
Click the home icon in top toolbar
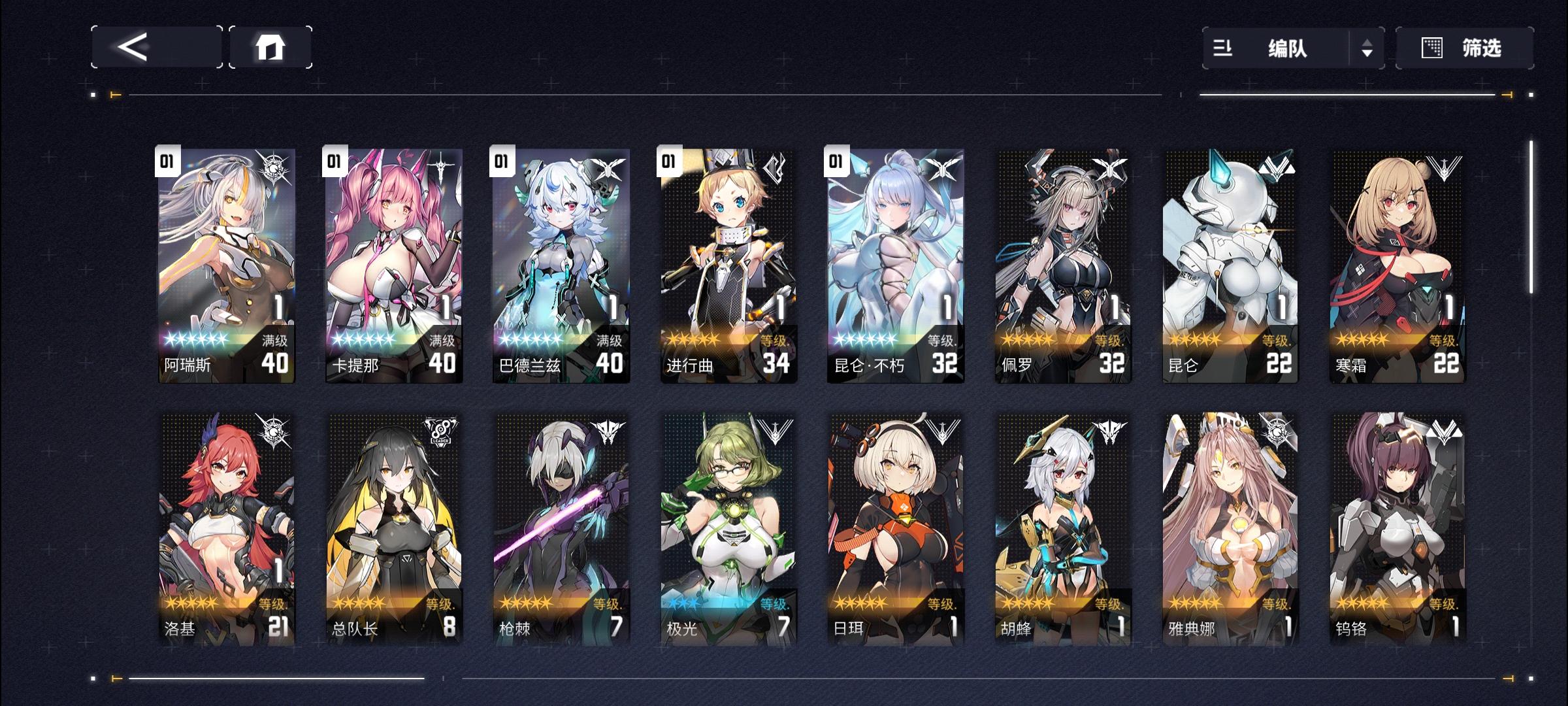click(x=274, y=47)
